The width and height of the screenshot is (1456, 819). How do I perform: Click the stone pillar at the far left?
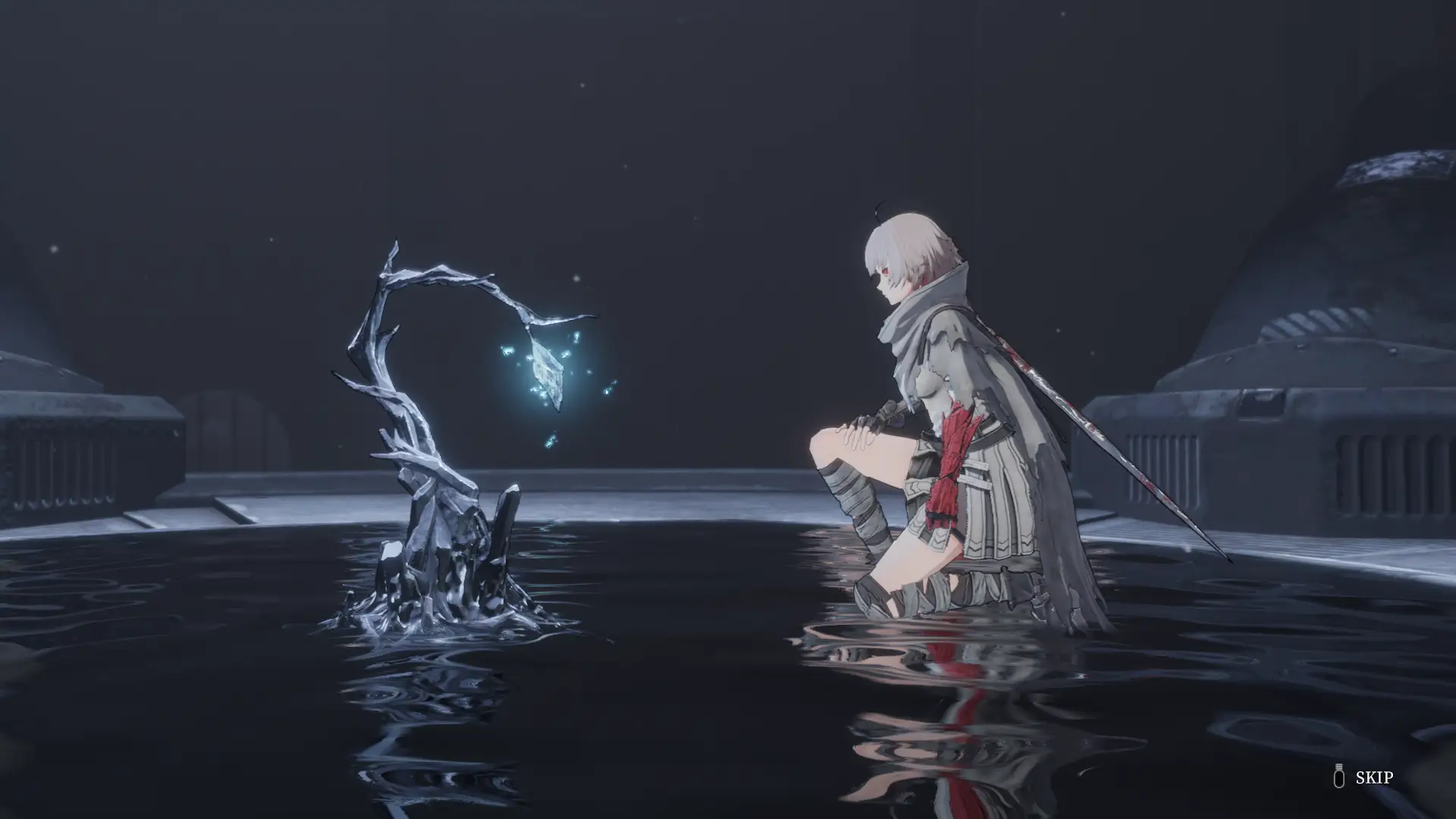[76, 455]
